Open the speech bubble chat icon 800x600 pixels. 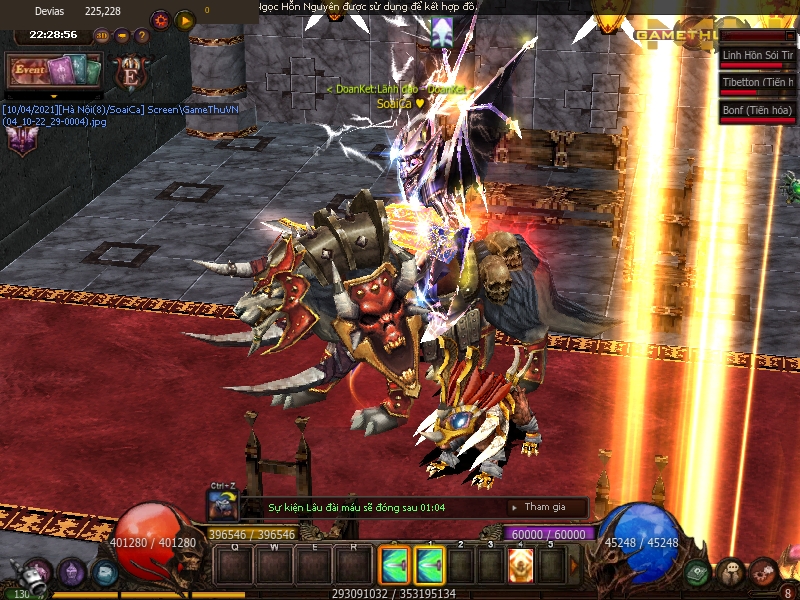click(x=731, y=573)
